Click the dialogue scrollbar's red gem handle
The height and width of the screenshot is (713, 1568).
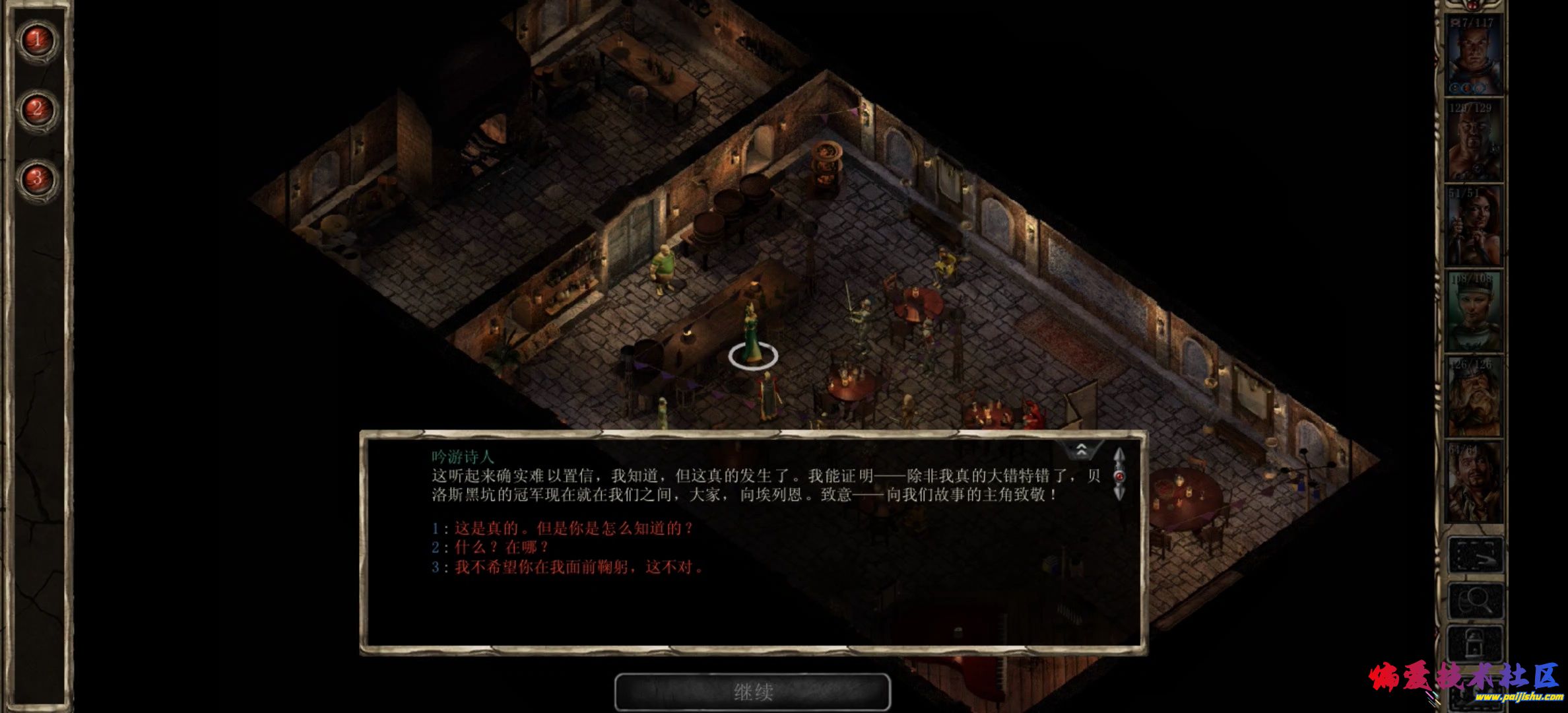[1119, 475]
